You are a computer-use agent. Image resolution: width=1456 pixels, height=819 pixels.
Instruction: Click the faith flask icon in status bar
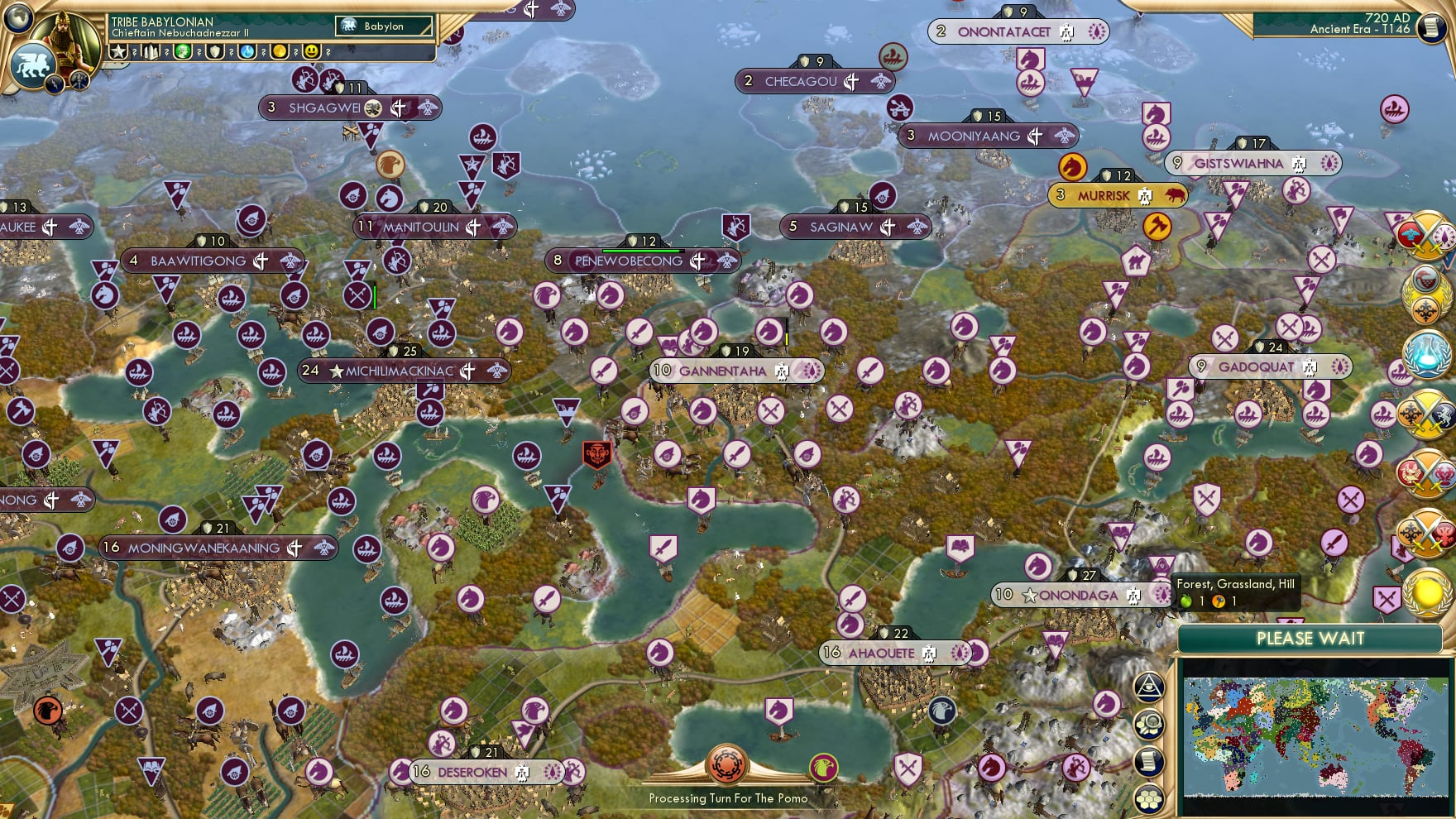(246, 51)
